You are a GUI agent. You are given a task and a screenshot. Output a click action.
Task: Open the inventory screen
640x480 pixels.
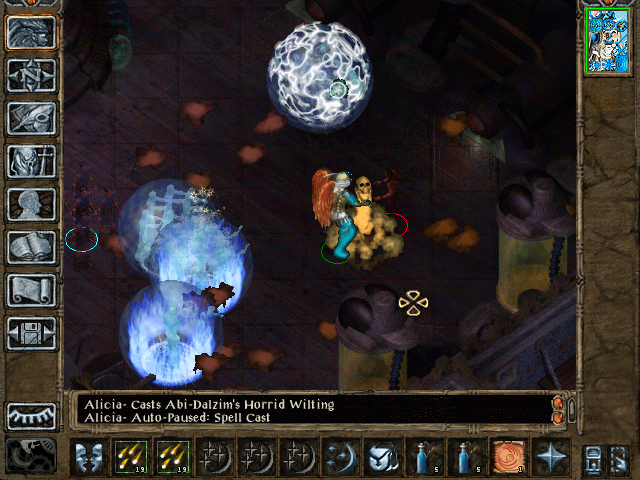pos(31,161)
